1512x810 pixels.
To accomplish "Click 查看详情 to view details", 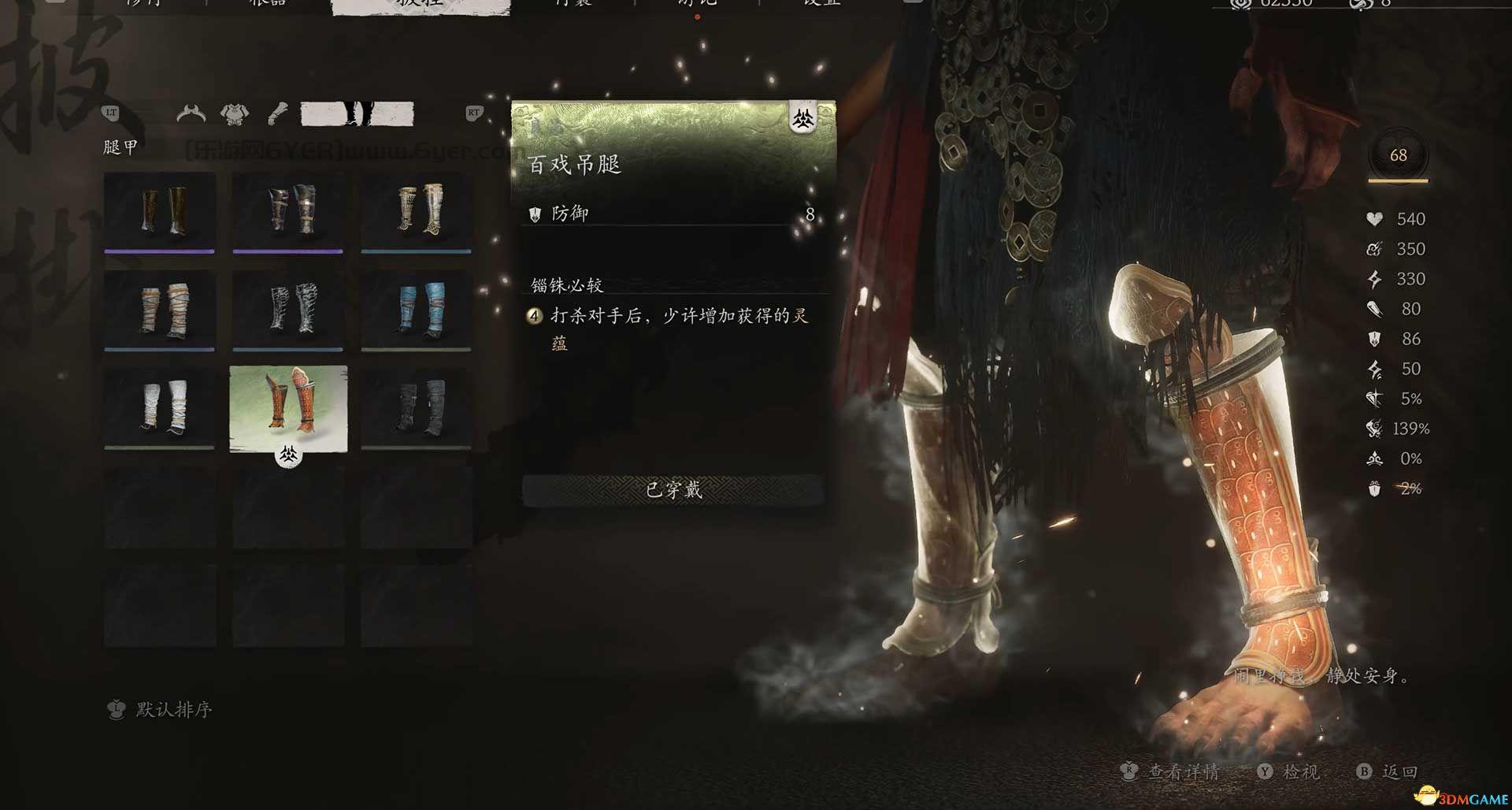I will [1181, 772].
